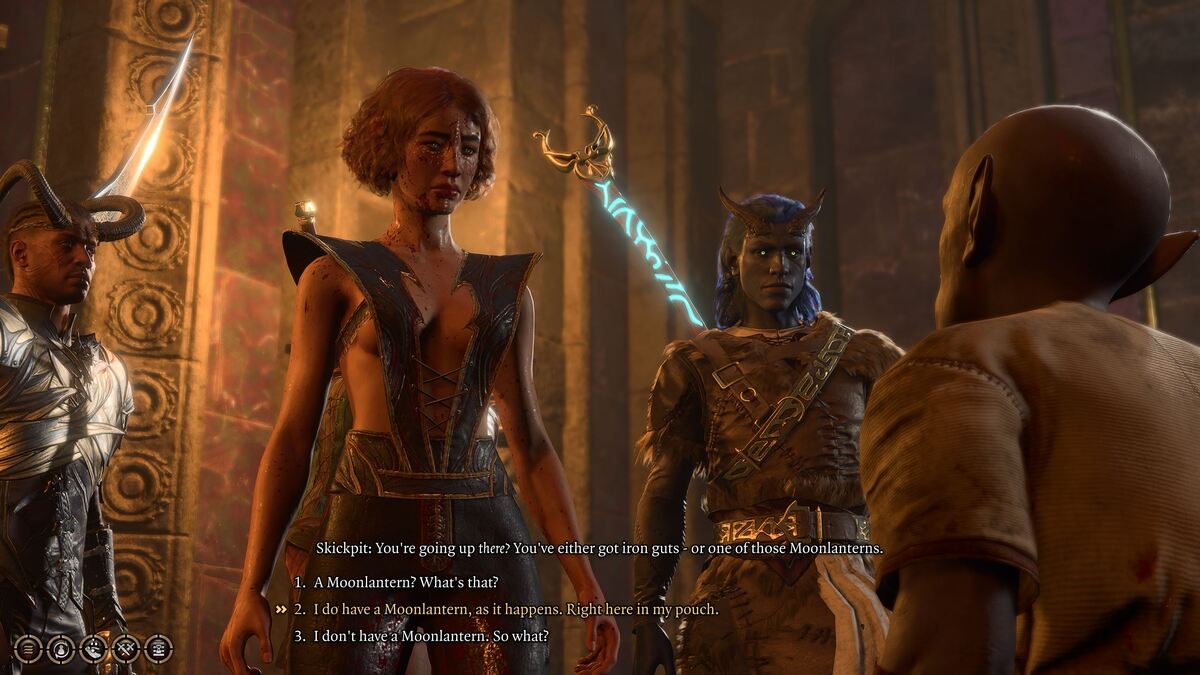This screenshot has width=1200, height=675.
Task: Click the crossed swords icon
Action: tap(126, 648)
